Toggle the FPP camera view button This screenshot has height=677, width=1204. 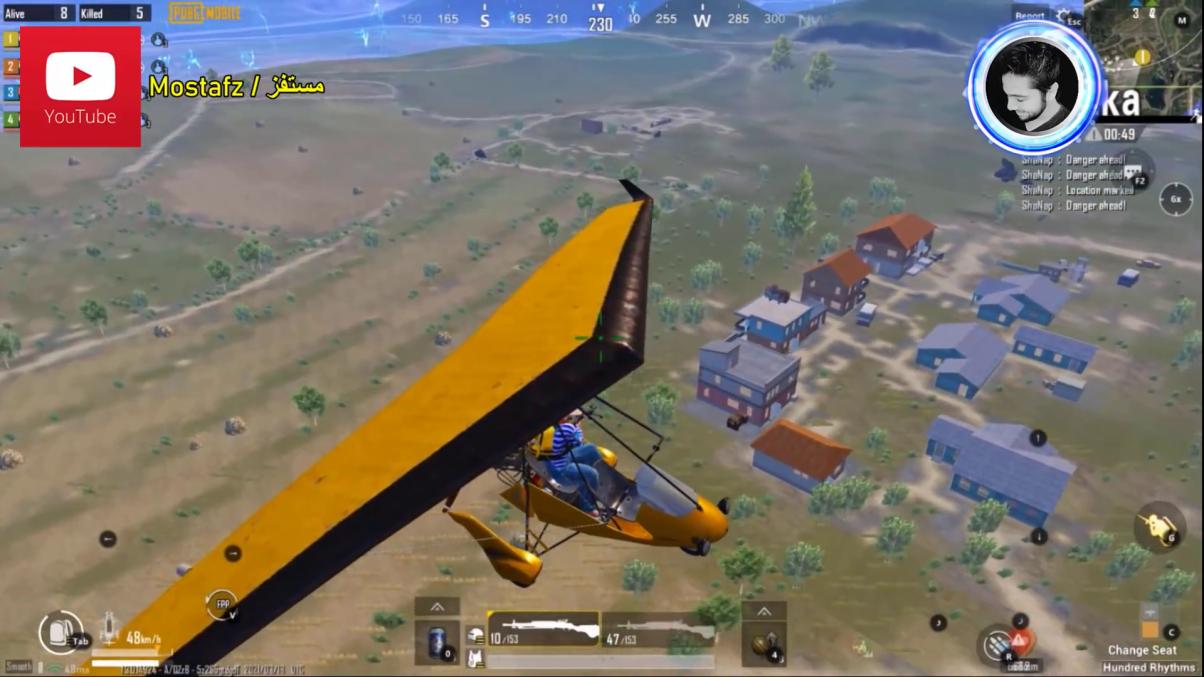221,604
